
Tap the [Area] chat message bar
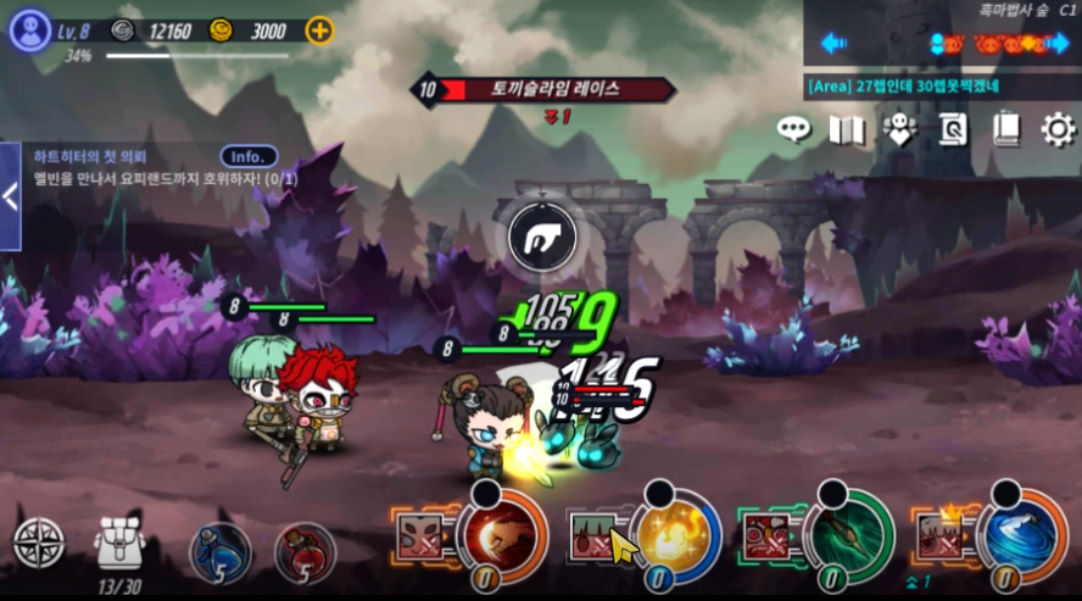(942, 86)
